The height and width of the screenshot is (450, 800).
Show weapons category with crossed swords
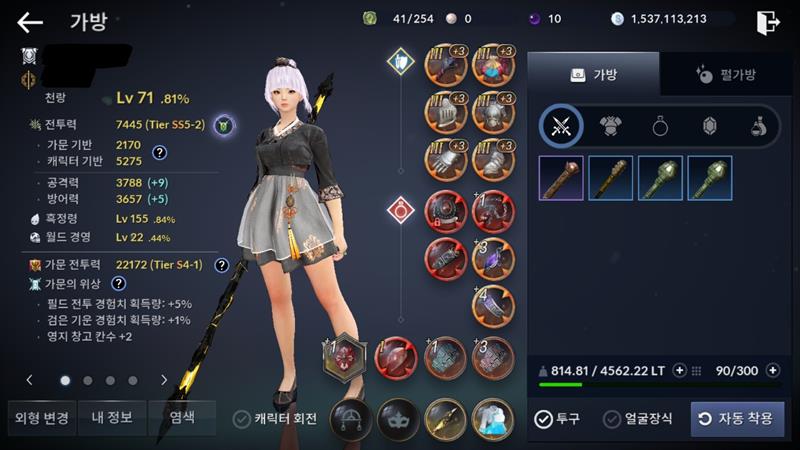coord(561,126)
